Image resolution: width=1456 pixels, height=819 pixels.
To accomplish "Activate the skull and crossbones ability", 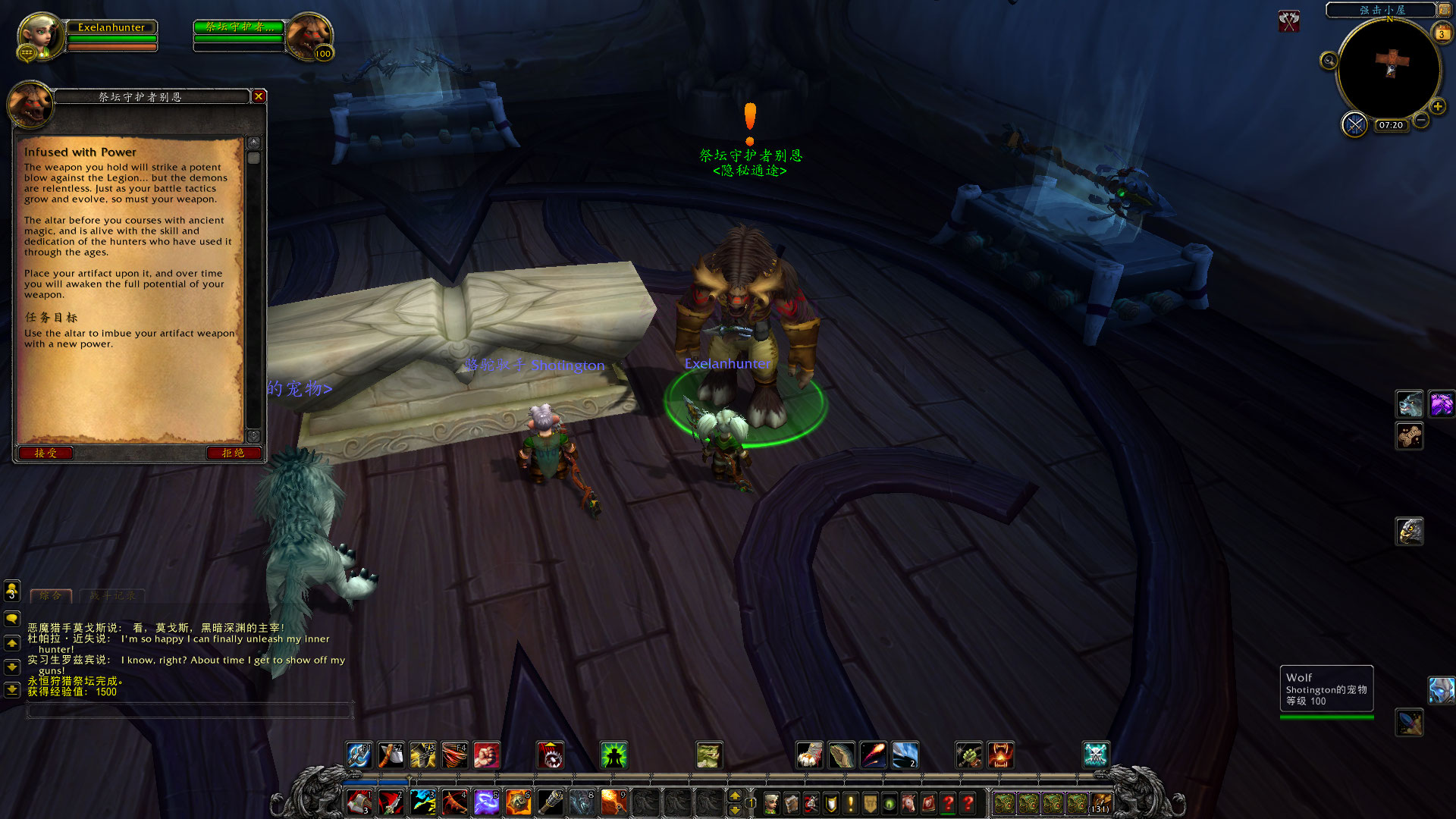I will [x=1096, y=755].
